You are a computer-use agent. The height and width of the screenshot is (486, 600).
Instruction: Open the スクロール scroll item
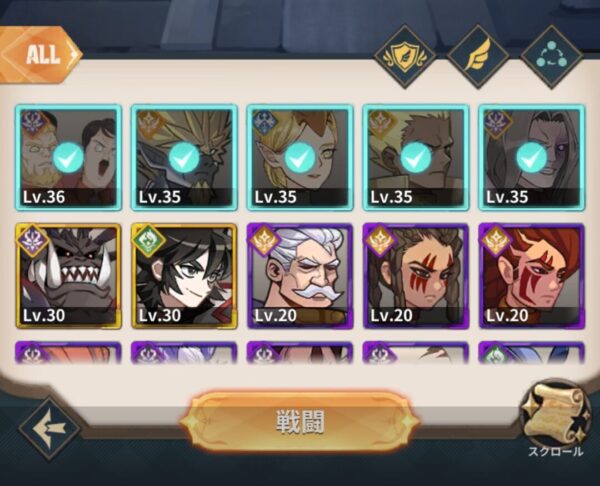pyautogui.click(x=555, y=415)
